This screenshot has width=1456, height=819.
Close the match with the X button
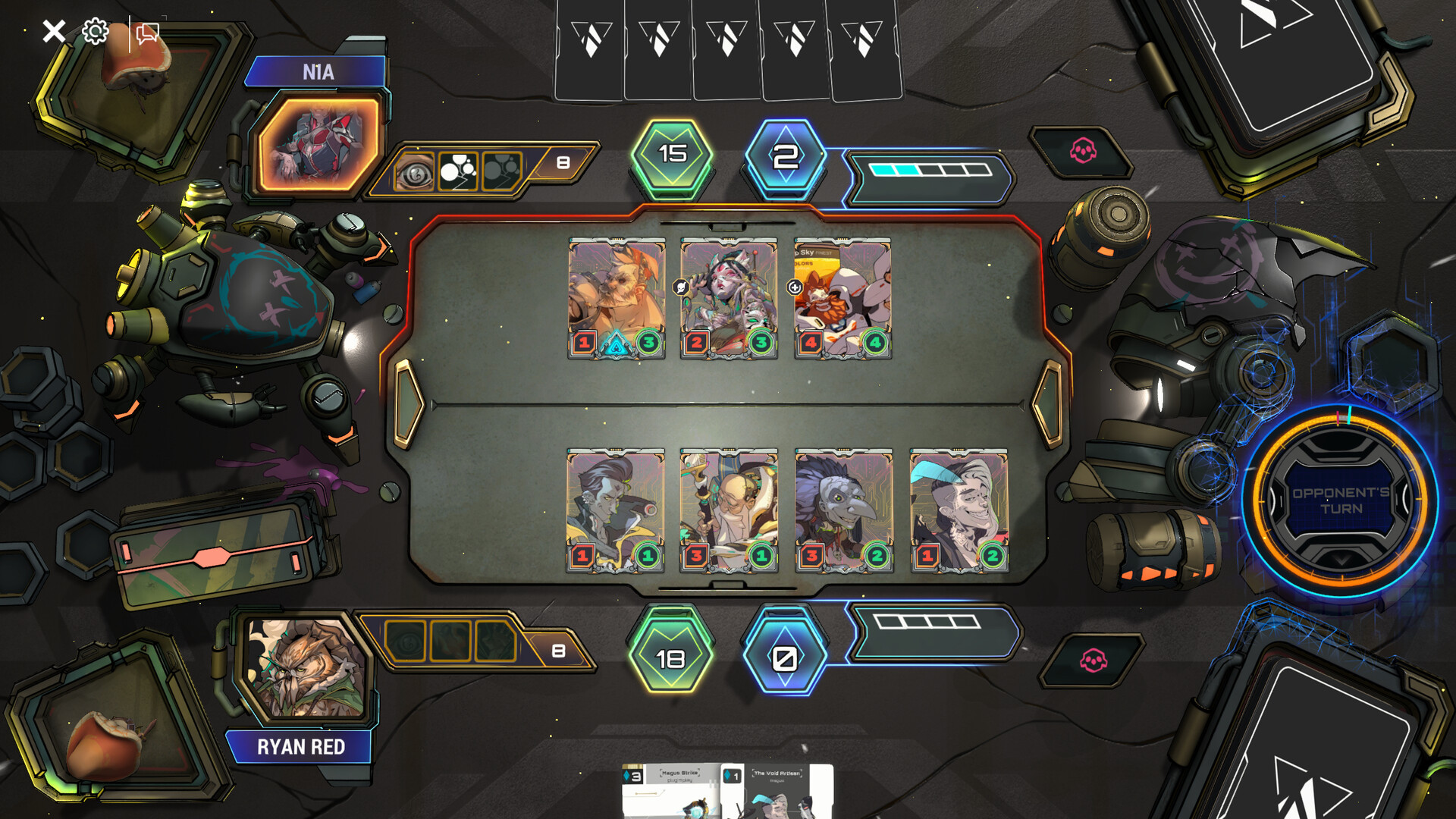[54, 31]
